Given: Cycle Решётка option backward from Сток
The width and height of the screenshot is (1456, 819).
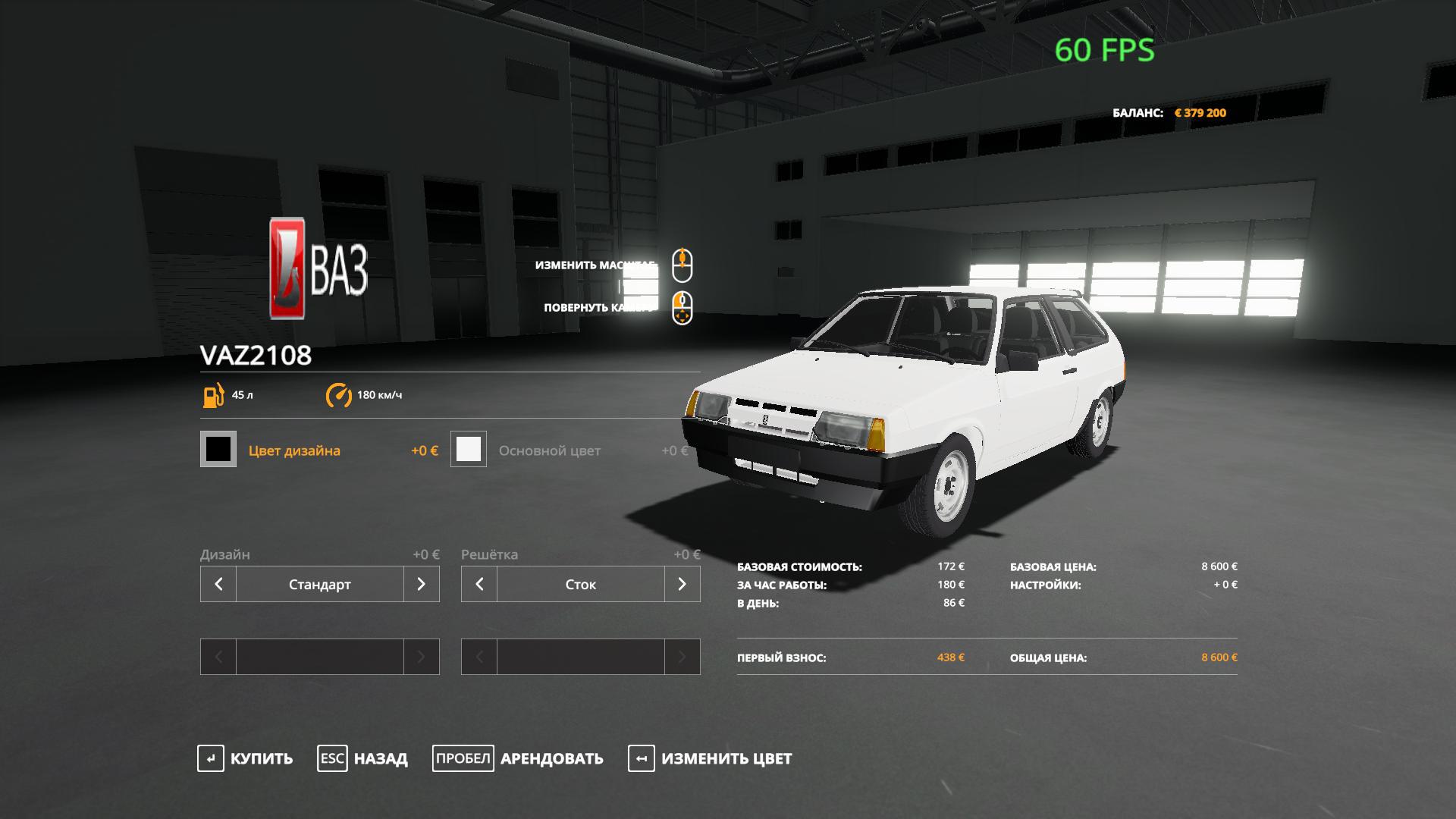Looking at the screenshot, I should (479, 584).
